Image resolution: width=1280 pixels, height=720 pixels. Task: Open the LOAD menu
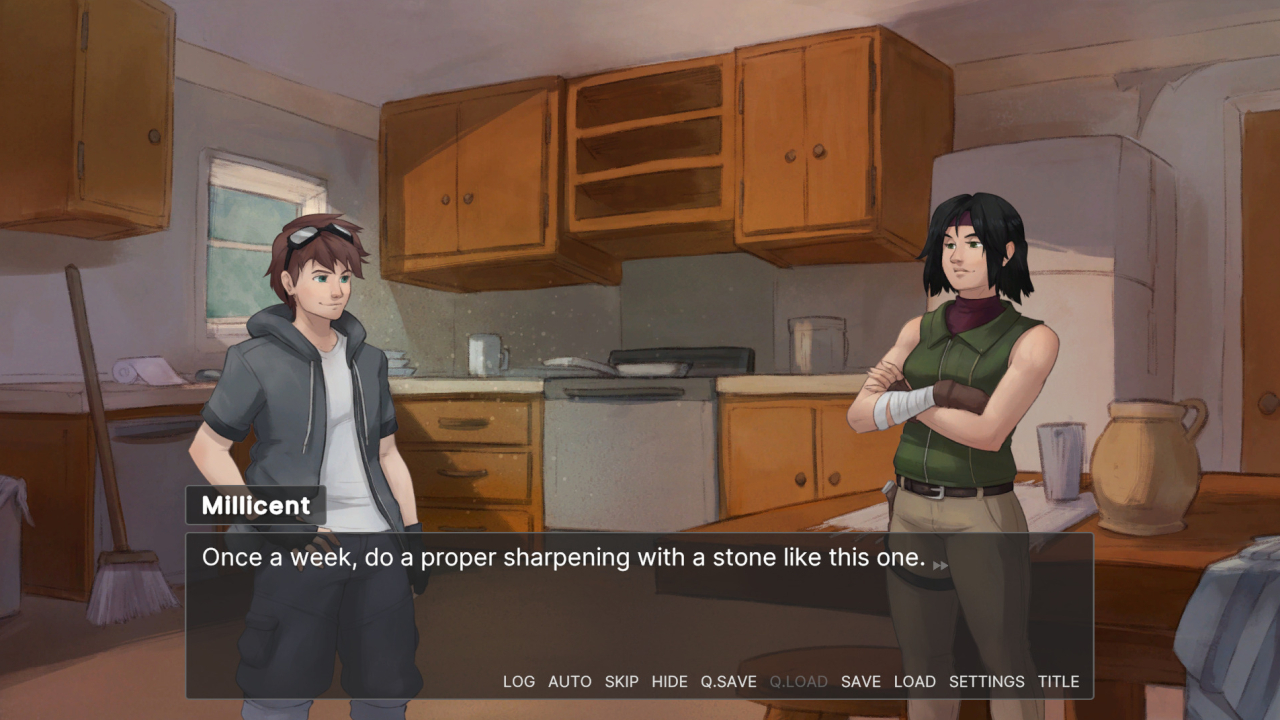[x=914, y=682]
